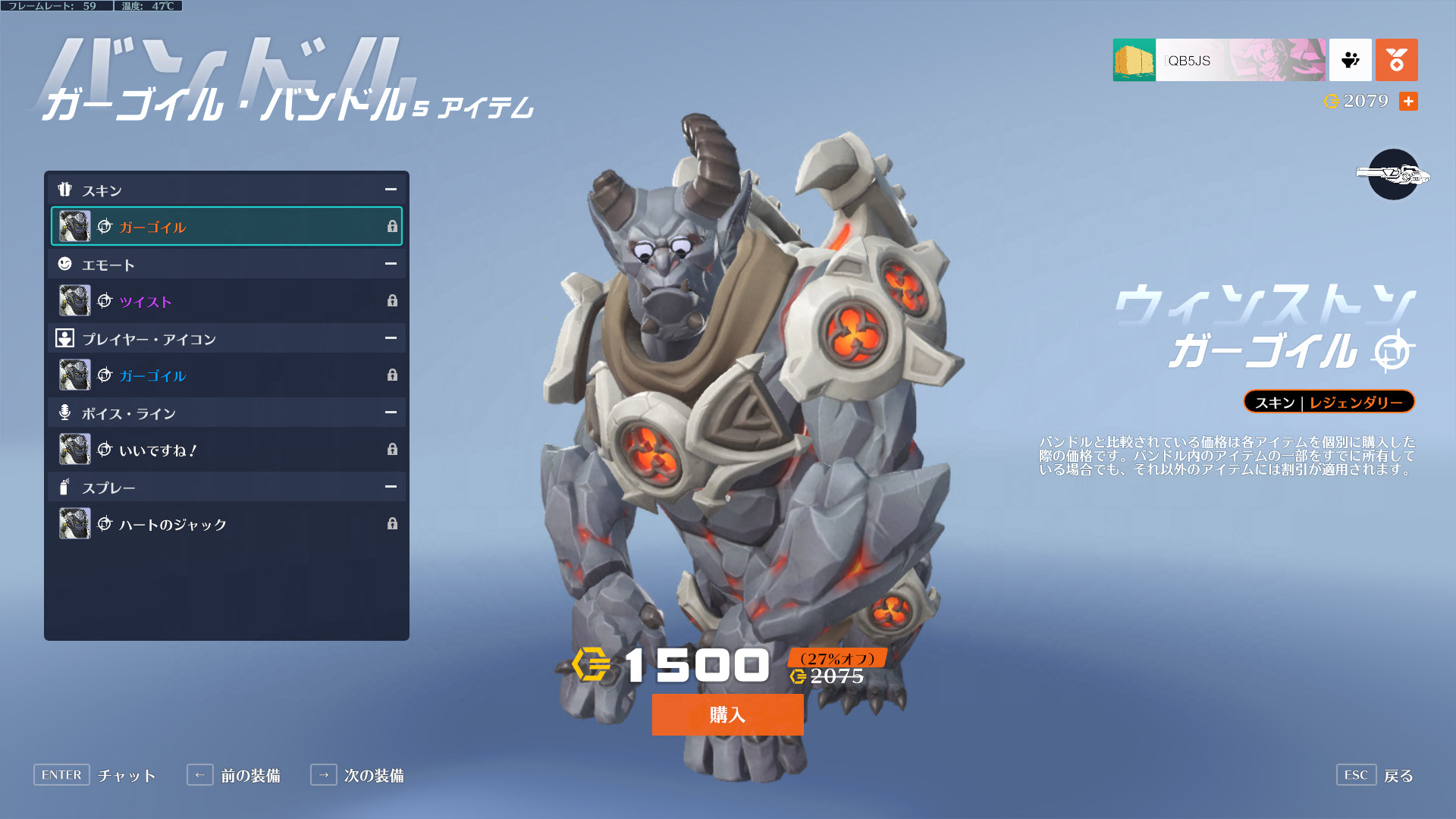Go to 次の装備 next equipment

357,775
